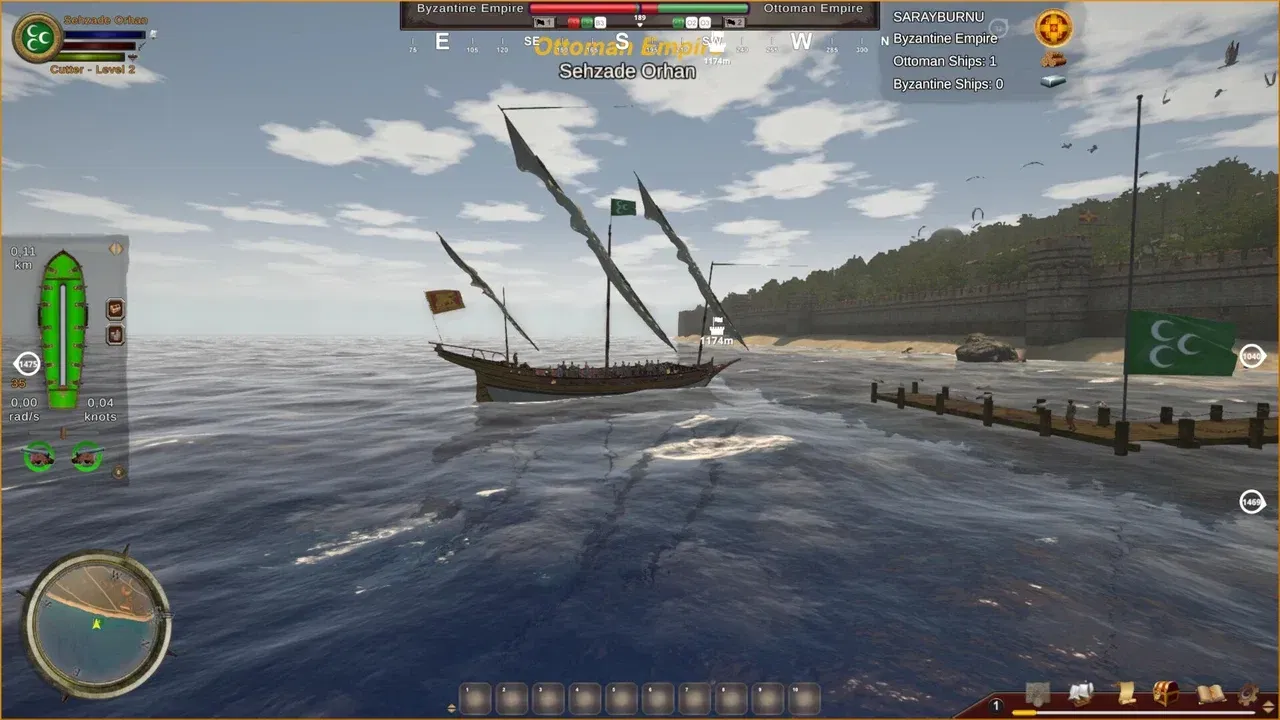
Task: Select the cargo crate icon beside ship diagram
Action: (x=114, y=308)
